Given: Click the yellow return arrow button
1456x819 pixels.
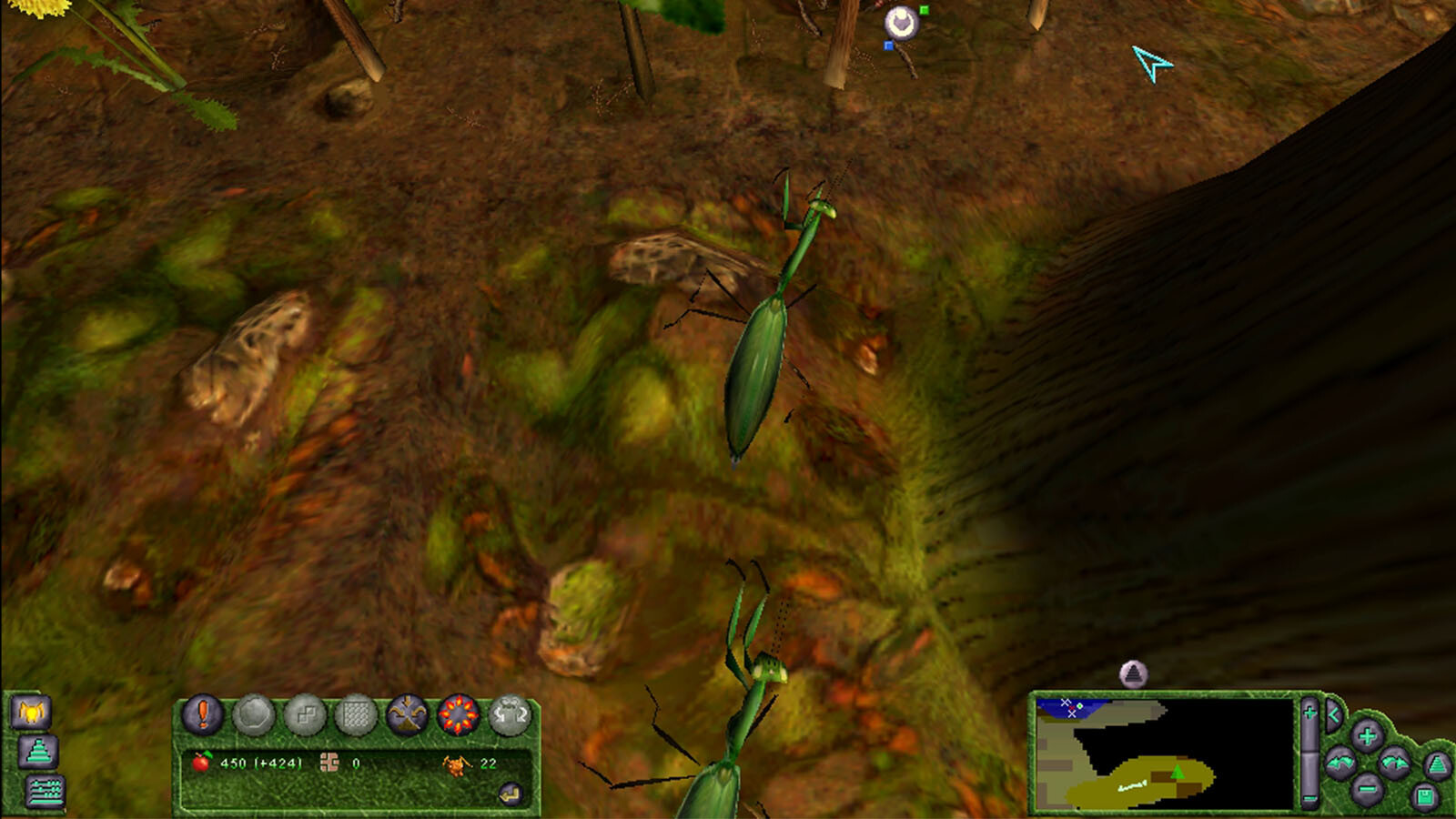Looking at the screenshot, I should pyautogui.click(x=511, y=794).
